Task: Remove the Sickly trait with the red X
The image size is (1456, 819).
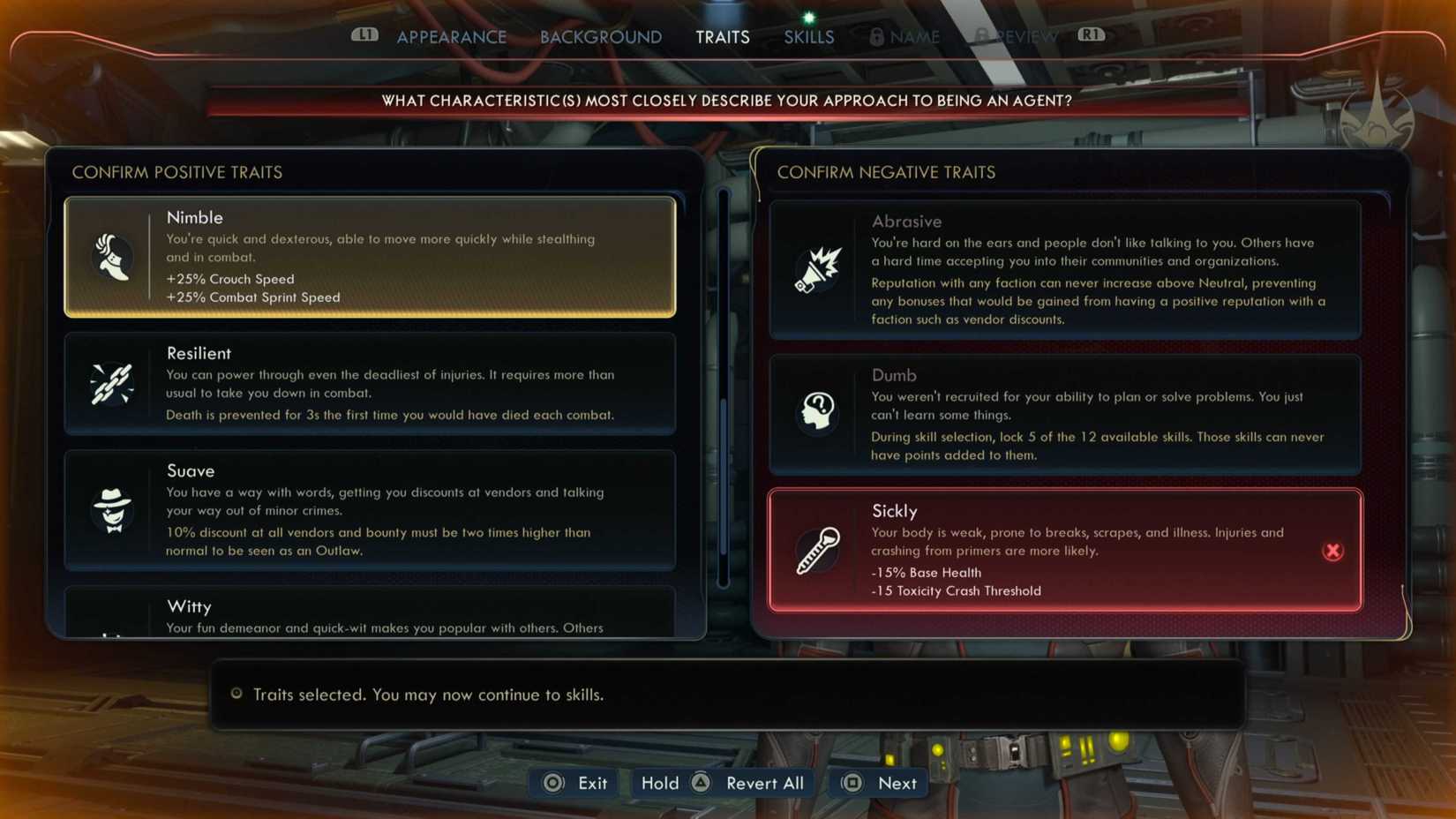Action: [1333, 550]
